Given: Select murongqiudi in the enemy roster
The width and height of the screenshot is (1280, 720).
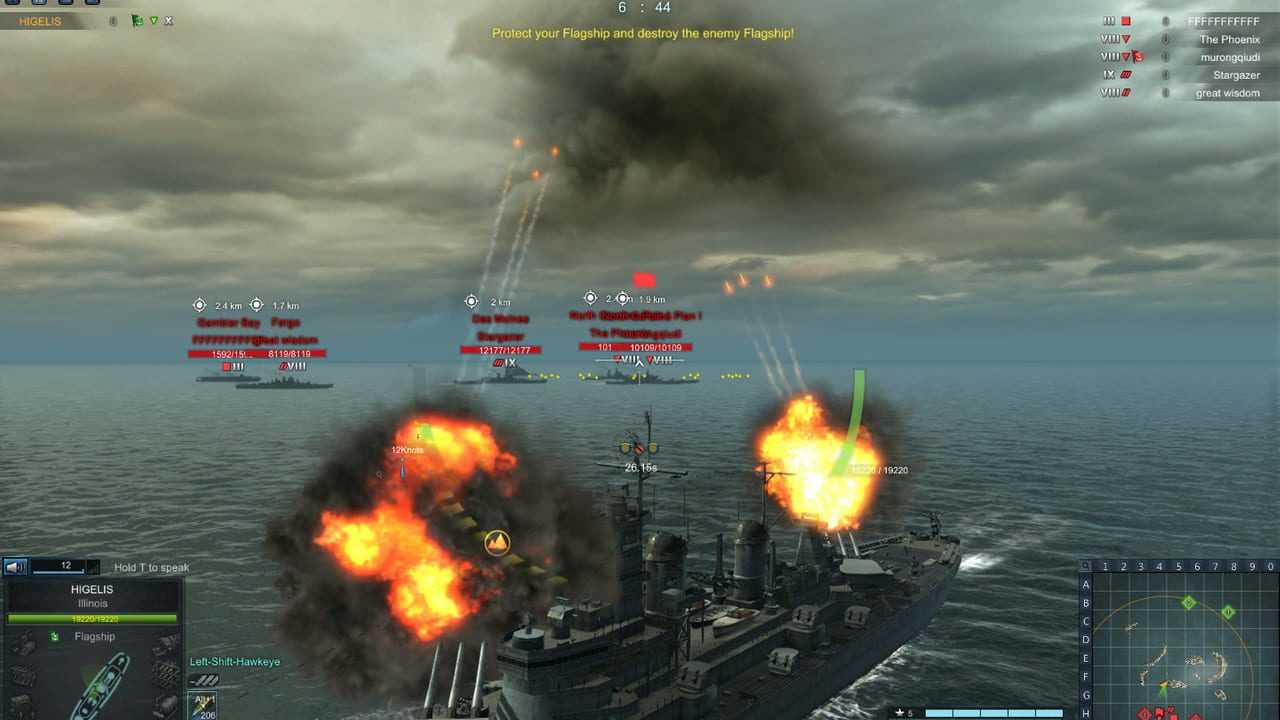Looking at the screenshot, I should pos(1229,58).
